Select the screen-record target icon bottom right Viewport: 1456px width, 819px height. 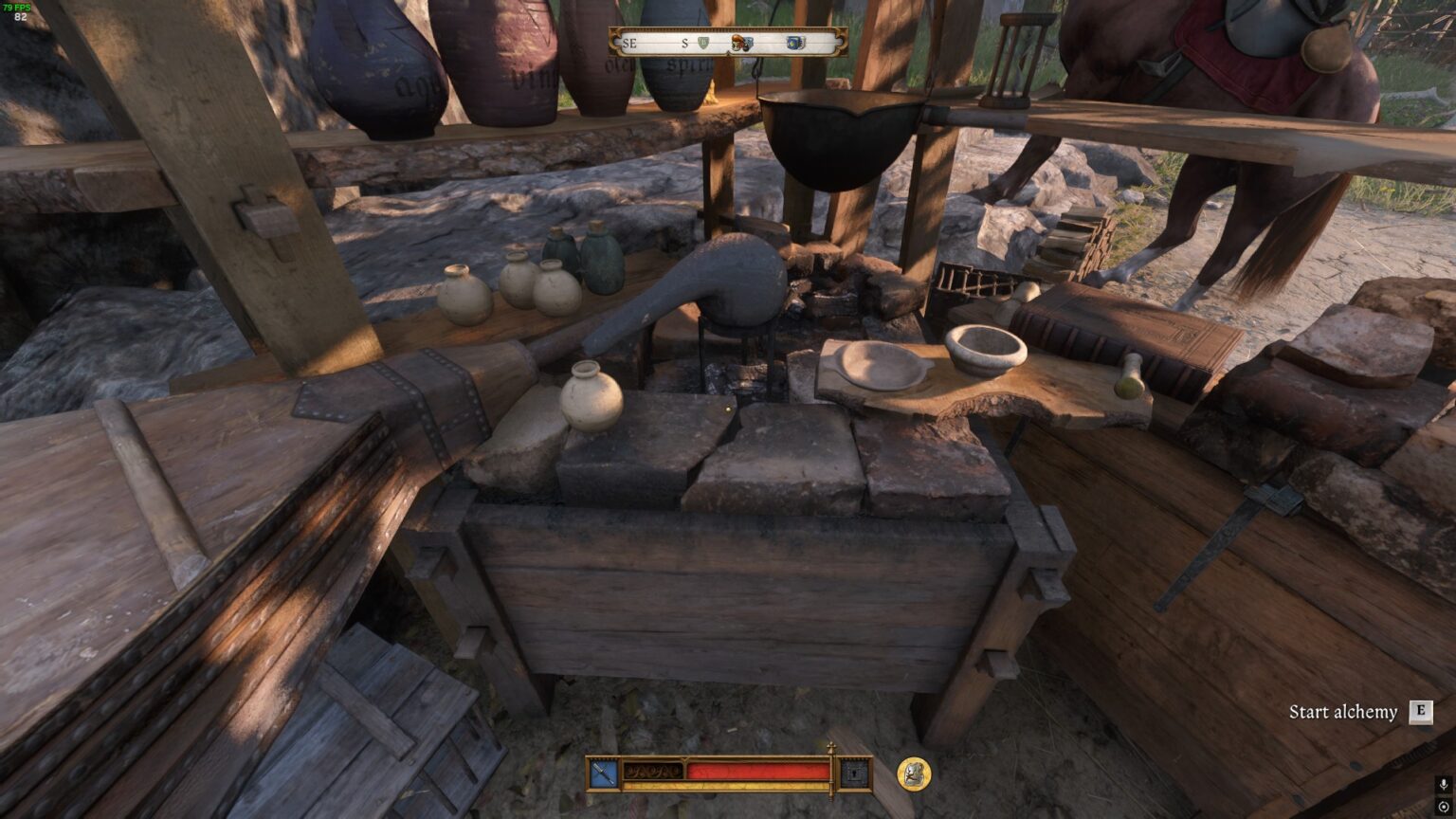[1444, 807]
